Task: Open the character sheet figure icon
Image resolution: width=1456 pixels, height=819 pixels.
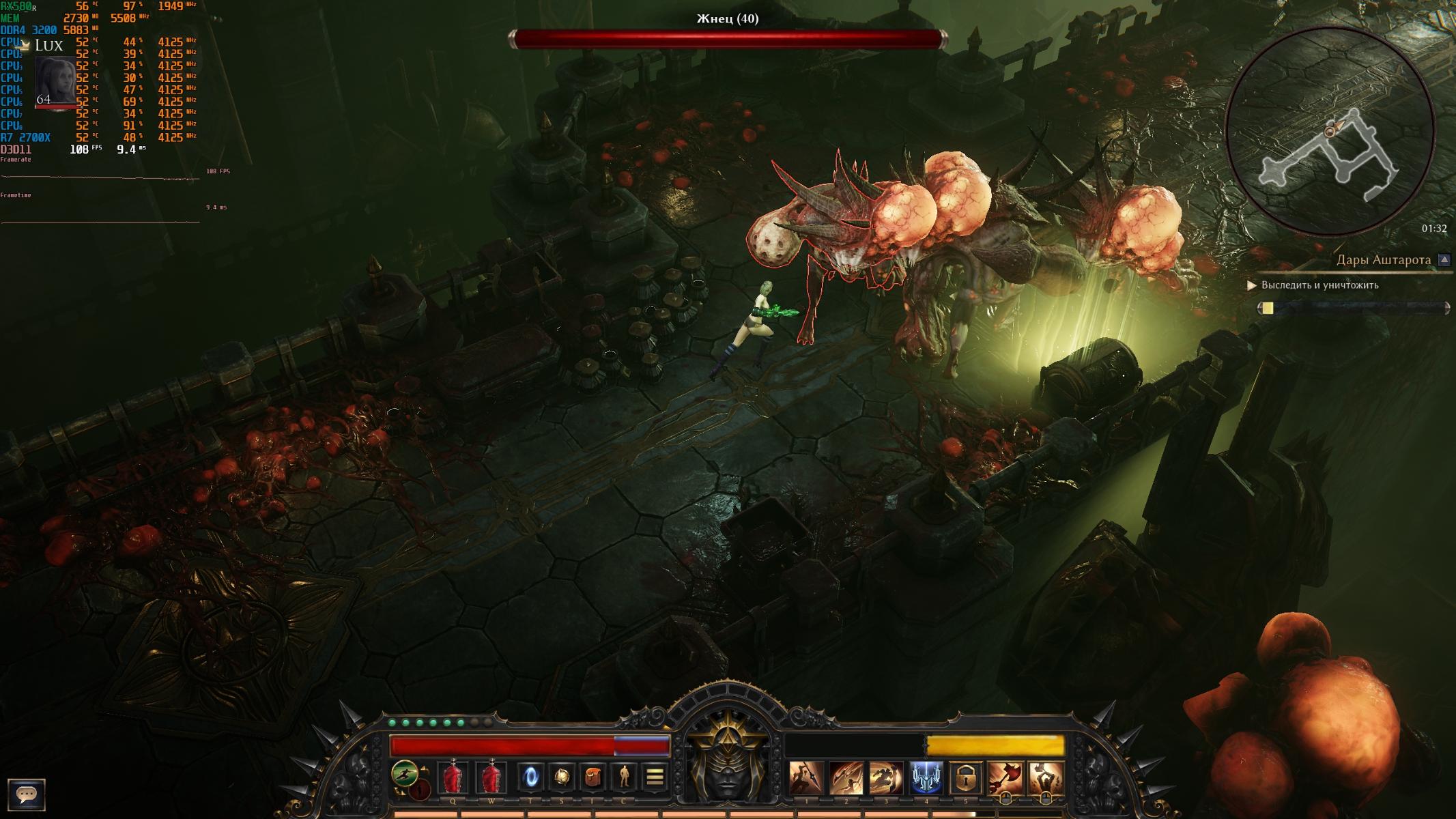Action: pyautogui.click(x=624, y=777)
